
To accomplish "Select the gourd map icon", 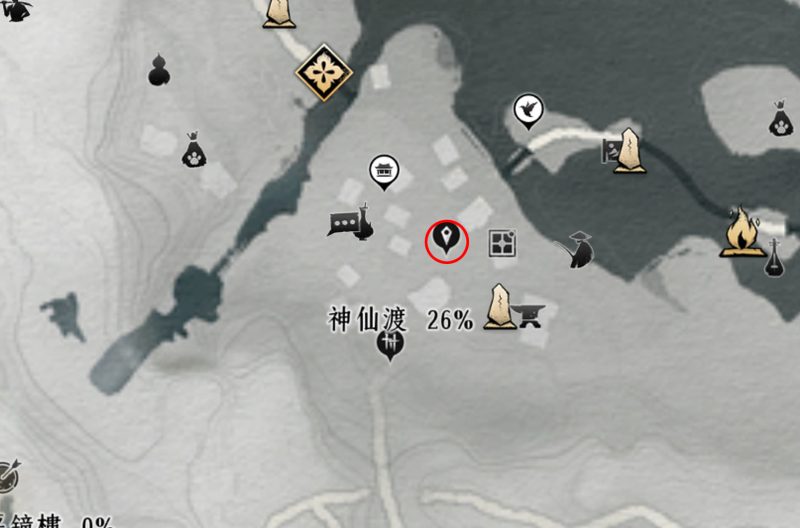I will (x=157, y=70).
